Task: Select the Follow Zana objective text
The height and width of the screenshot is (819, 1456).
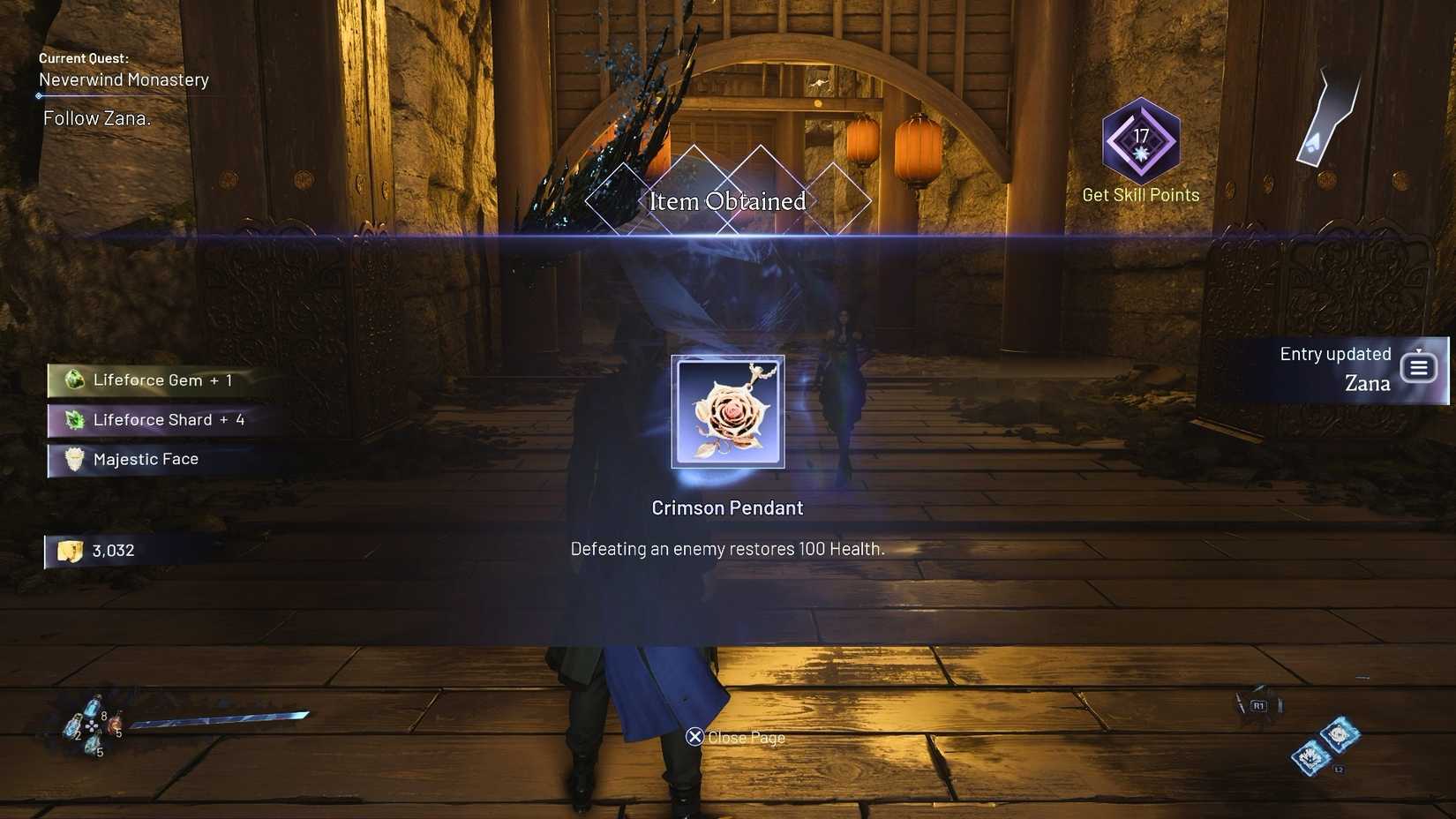Action: point(97,117)
